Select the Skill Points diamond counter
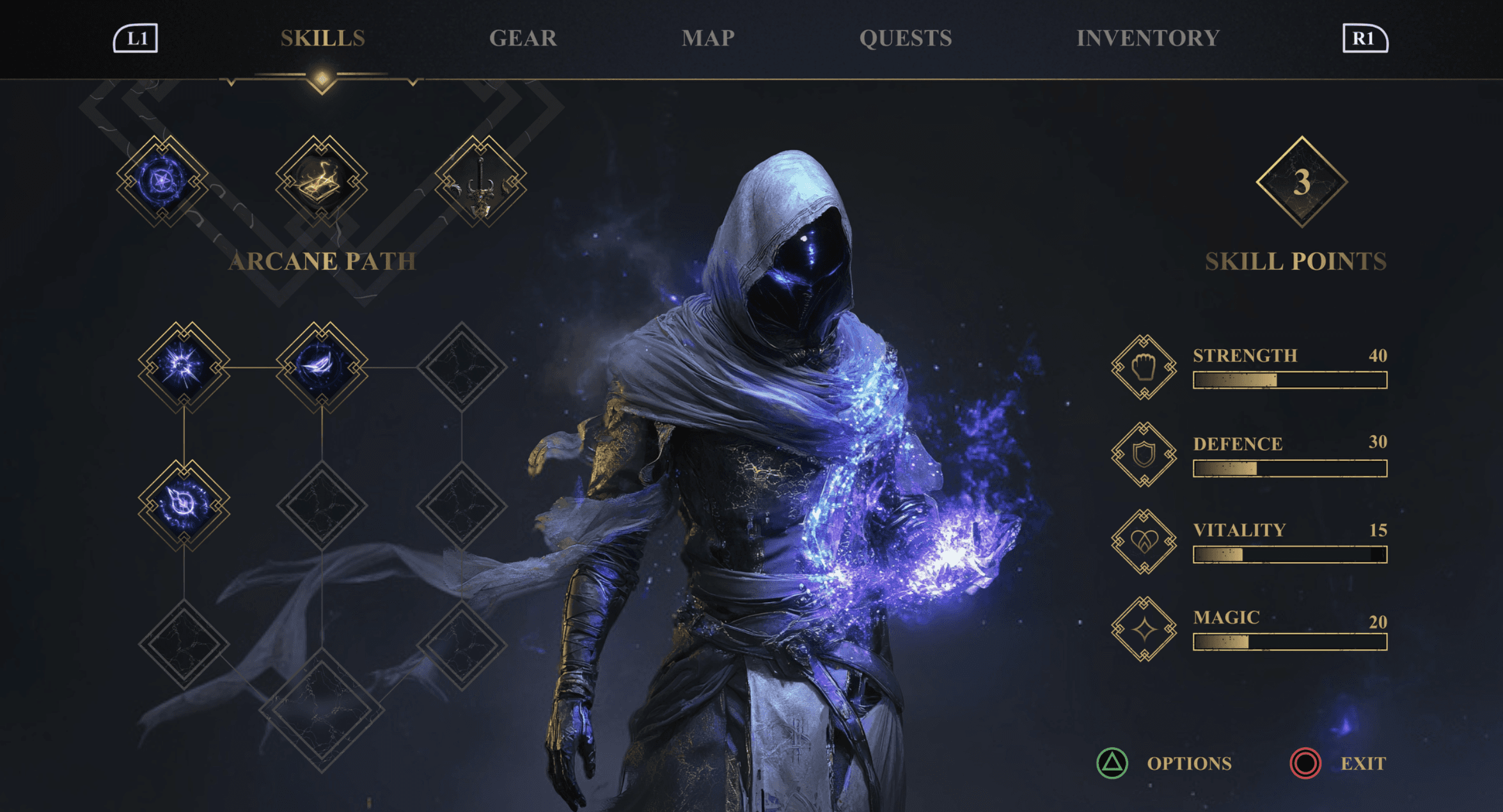The image size is (1503, 812). 1302,182
